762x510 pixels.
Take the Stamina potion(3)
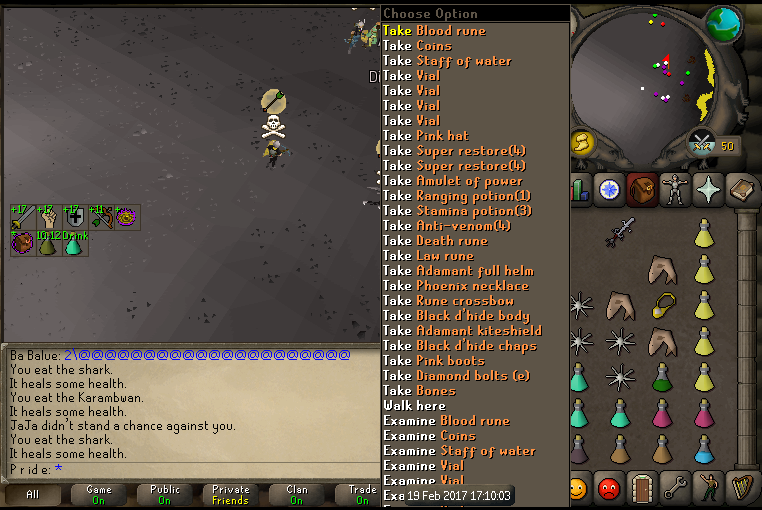point(457,211)
